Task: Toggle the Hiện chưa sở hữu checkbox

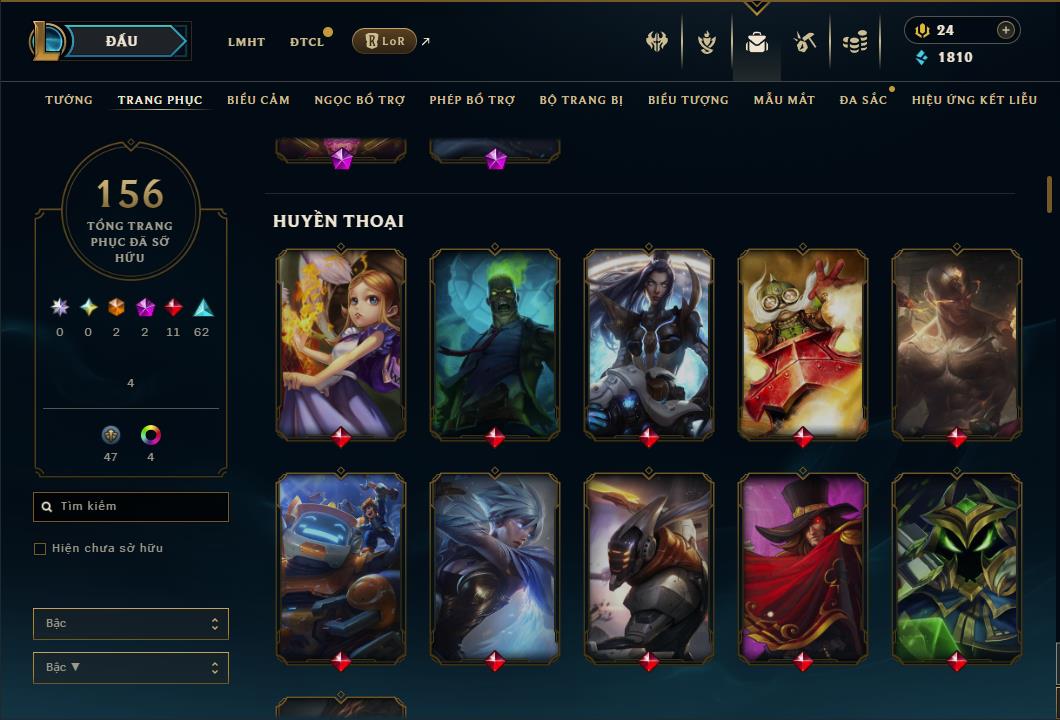Action: tap(40, 549)
